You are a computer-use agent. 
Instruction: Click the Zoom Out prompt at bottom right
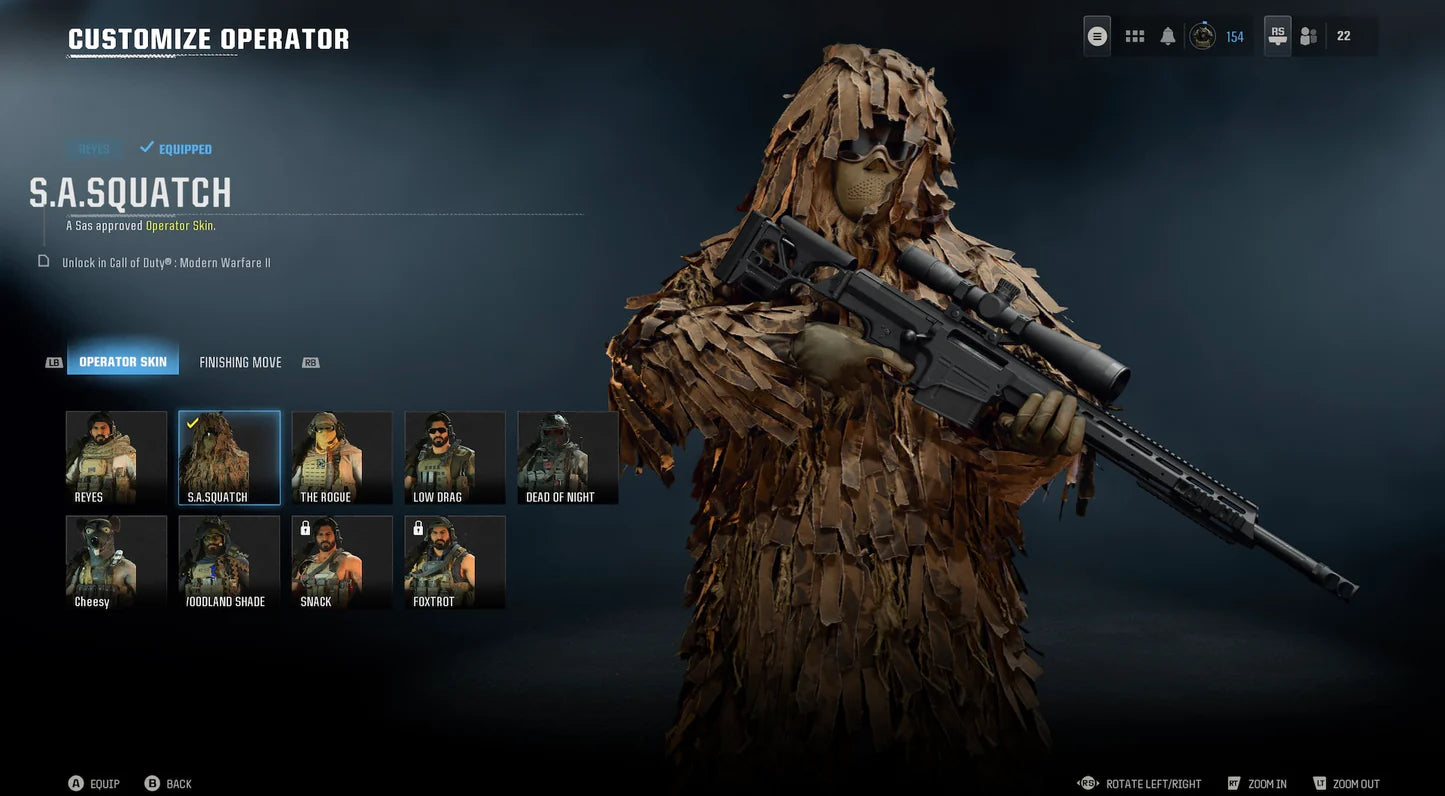[x=1347, y=783]
